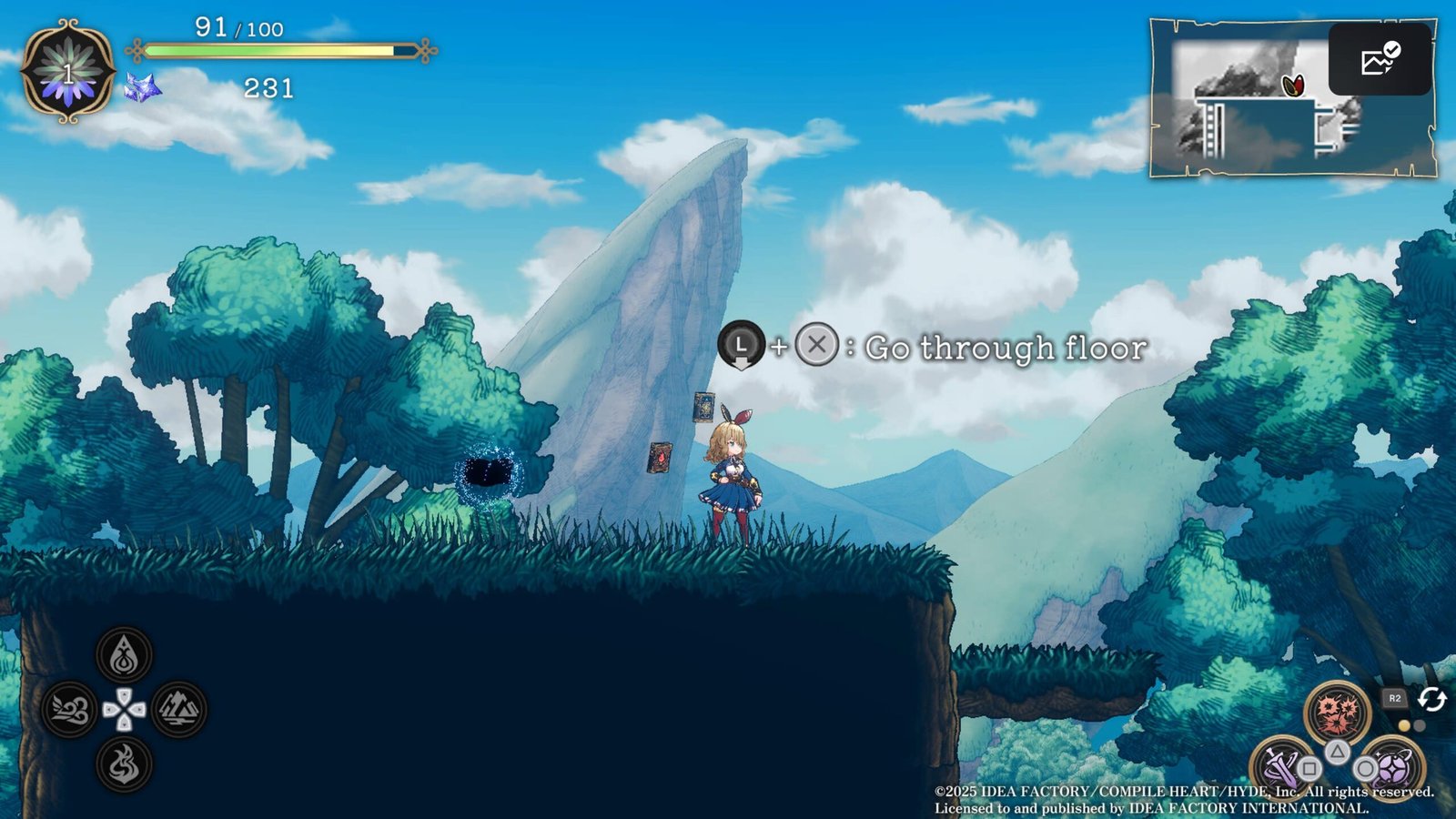Image resolution: width=1456 pixels, height=819 pixels.
Task: Click the blue crystal currency icon
Action: [143, 88]
